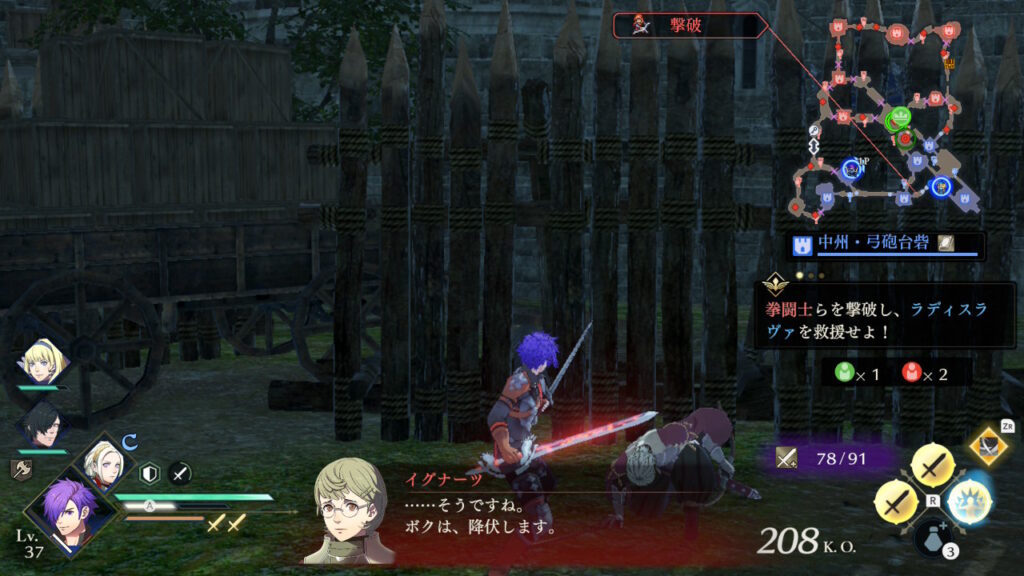Pick the black-haired ally portrait
Screen dimensions: 1024x576
pyautogui.click(x=42, y=423)
